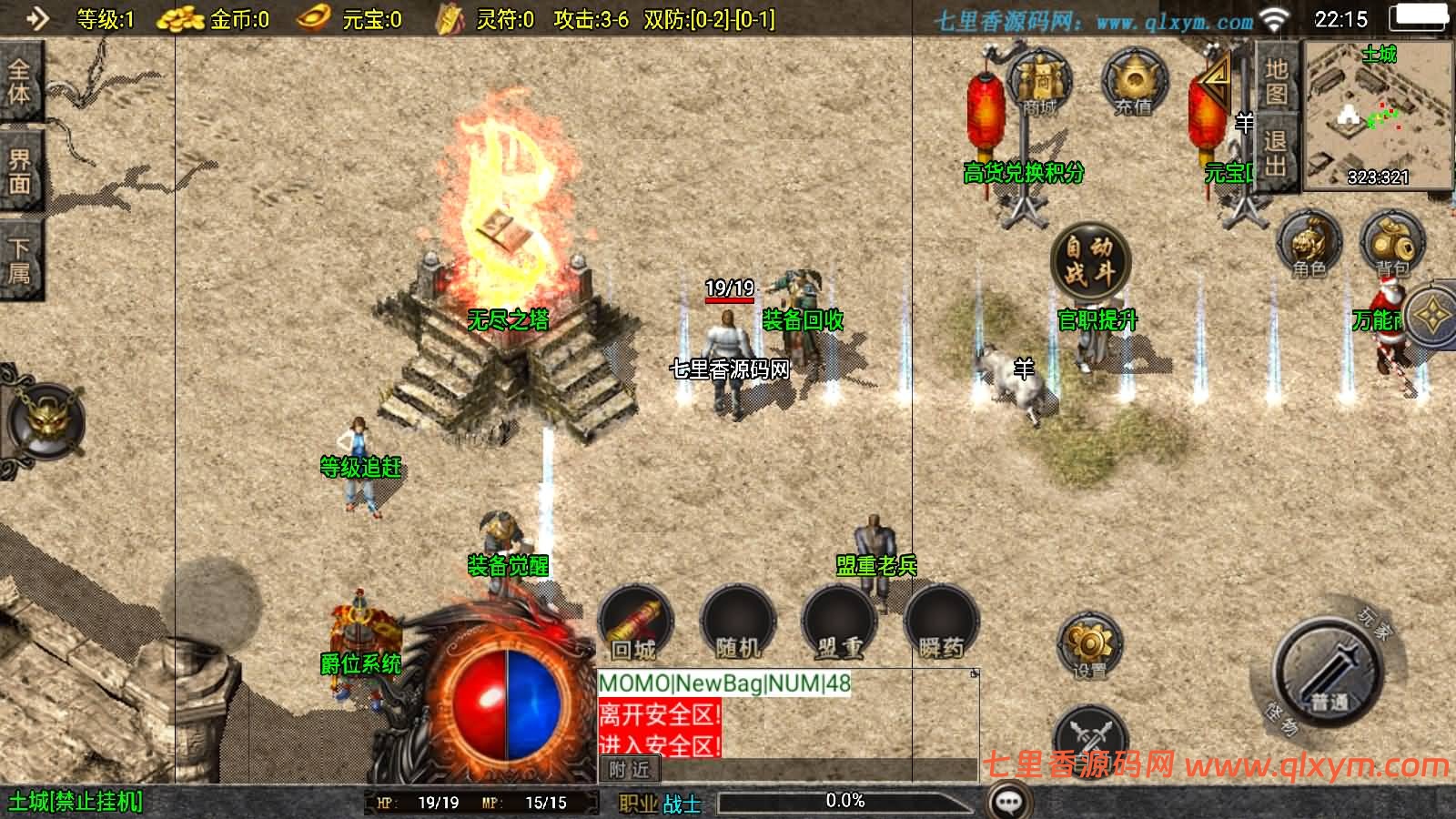Switch to the 下属 tab
The height and width of the screenshot is (819, 1456).
[20, 260]
